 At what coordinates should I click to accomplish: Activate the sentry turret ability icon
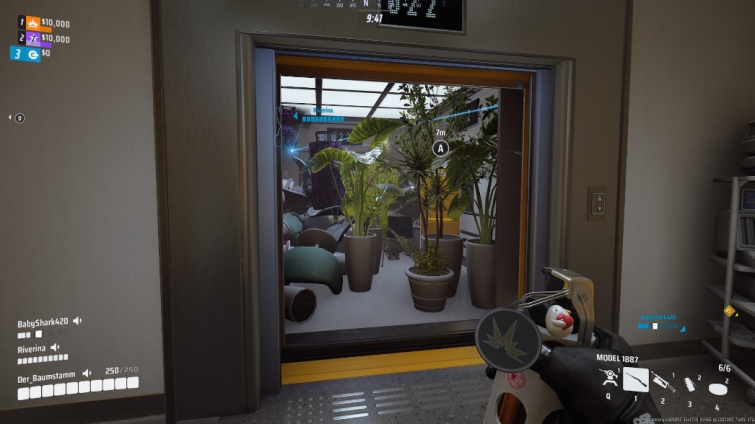pos(607,378)
